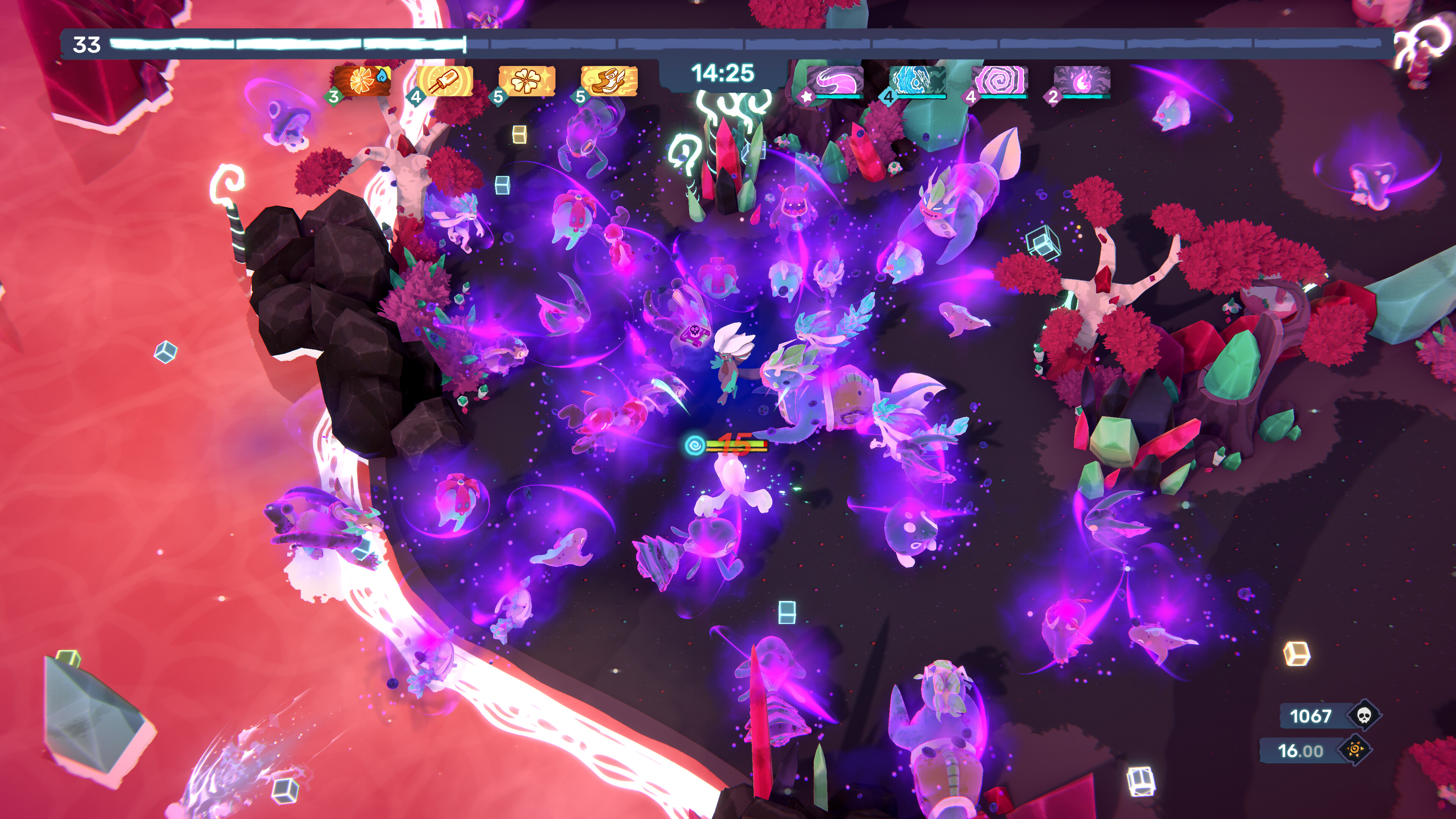Select the orange fan gear icon

[x=362, y=81]
